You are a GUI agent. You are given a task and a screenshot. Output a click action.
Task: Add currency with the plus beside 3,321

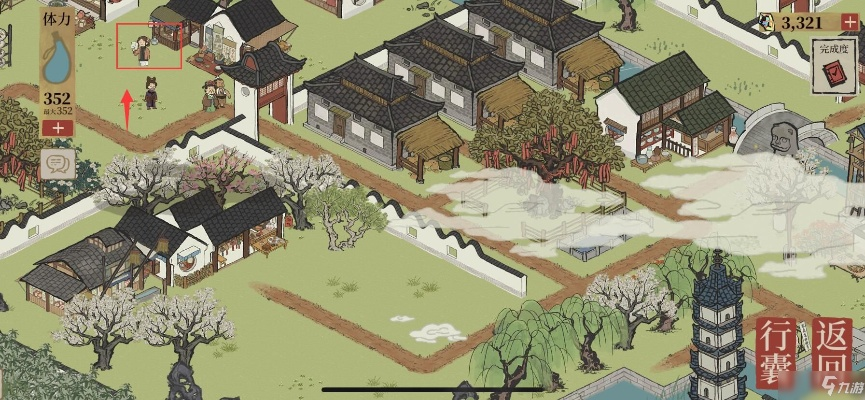coord(852,22)
